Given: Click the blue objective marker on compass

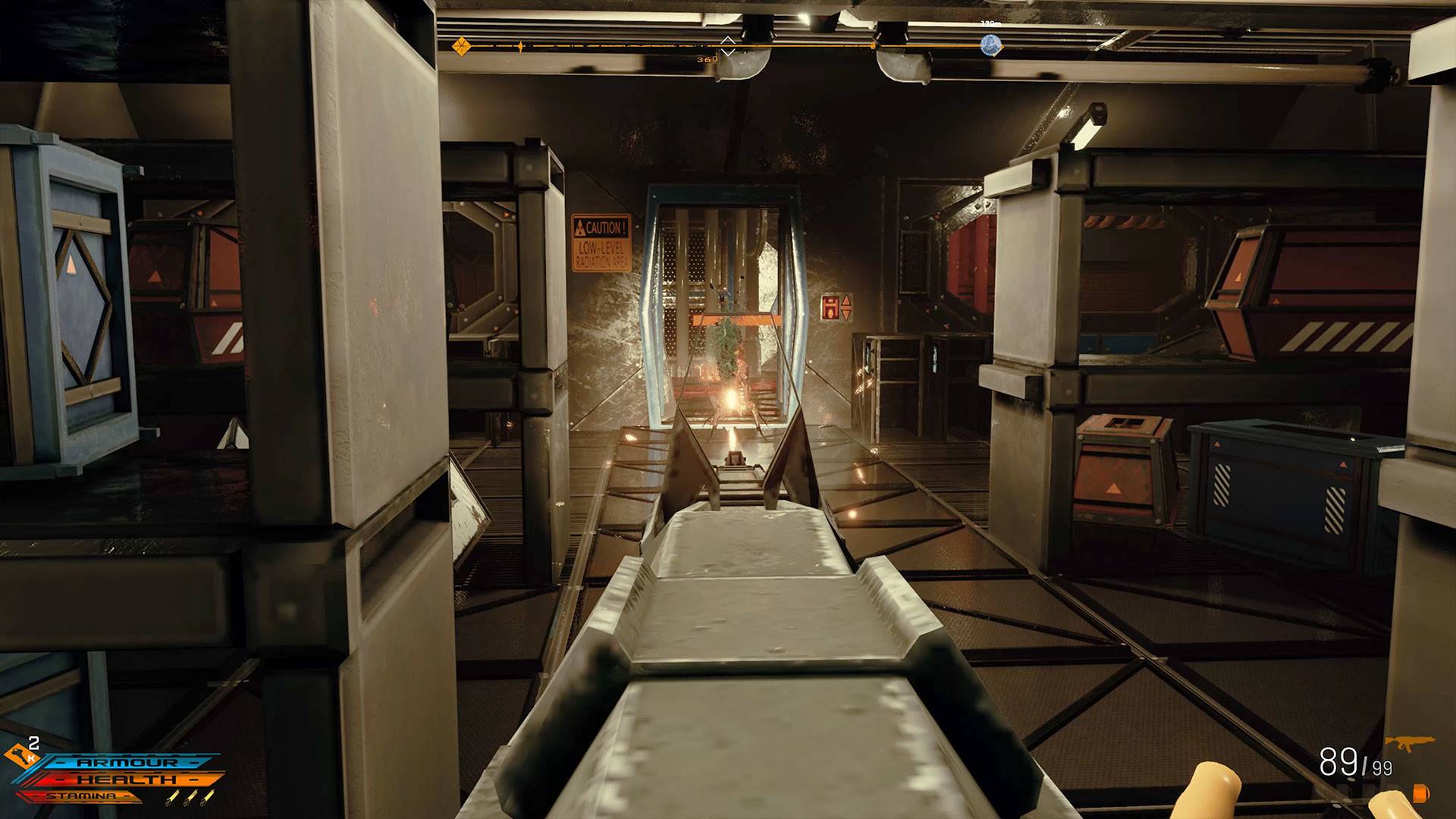Looking at the screenshot, I should 990,45.
